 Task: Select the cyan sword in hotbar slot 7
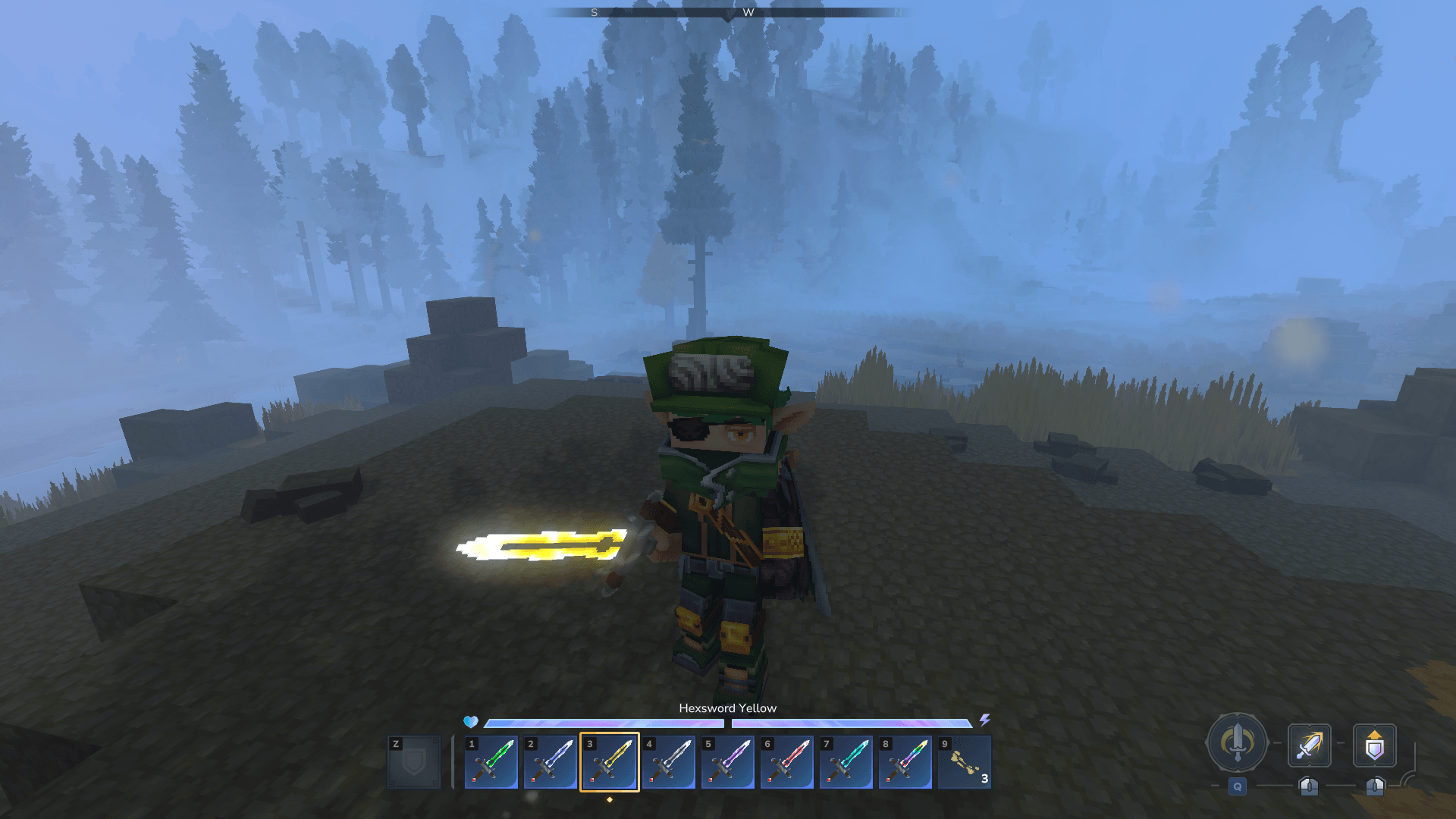point(846,762)
